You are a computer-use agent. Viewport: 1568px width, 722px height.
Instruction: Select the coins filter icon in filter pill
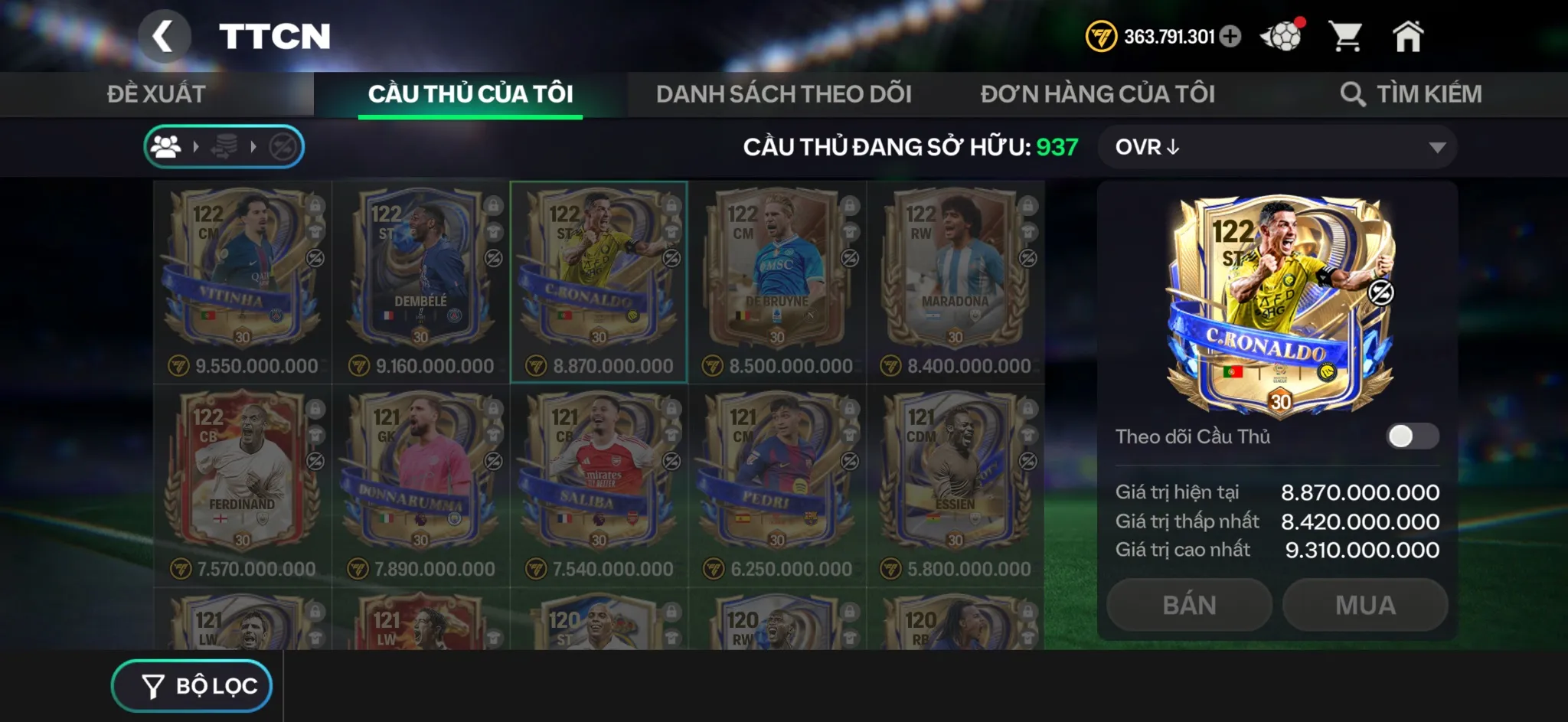tap(223, 145)
